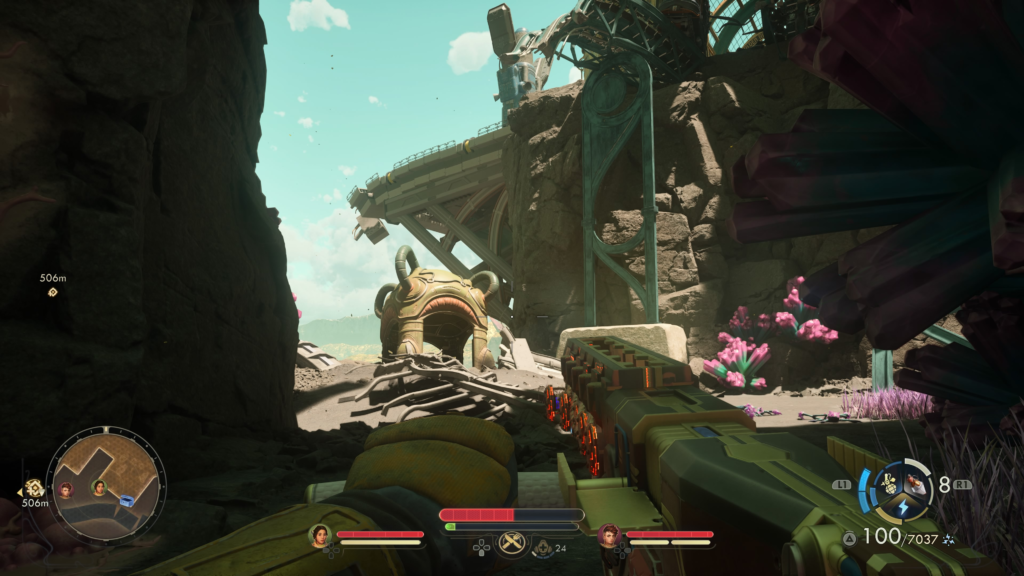Screen dimensions: 1024x576
Task: Click the quest marker beside the minimap
Action: pyautogui.click(x=34, y=487)
